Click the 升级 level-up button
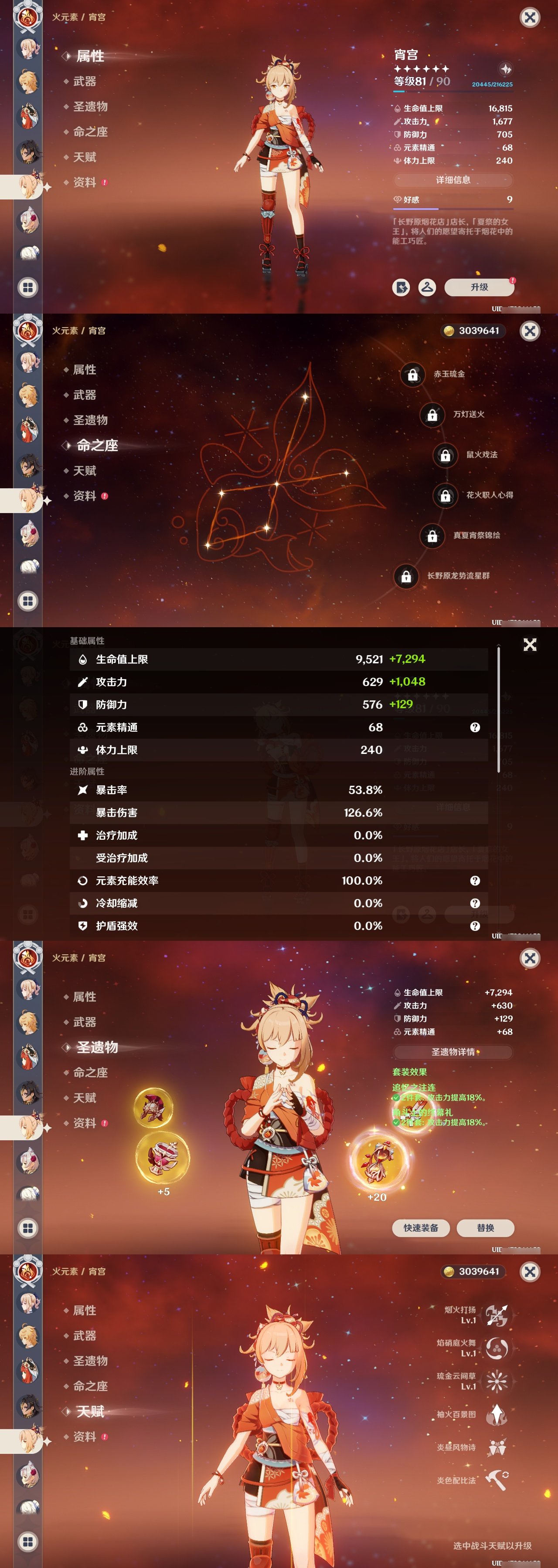This screenshot has height=1568, width=558. coord(480,287)
